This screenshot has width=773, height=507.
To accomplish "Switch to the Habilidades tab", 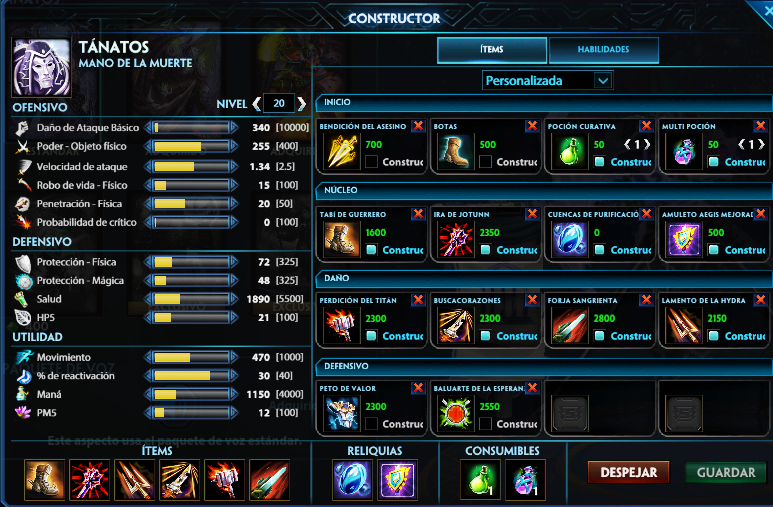I will point(603,49).
